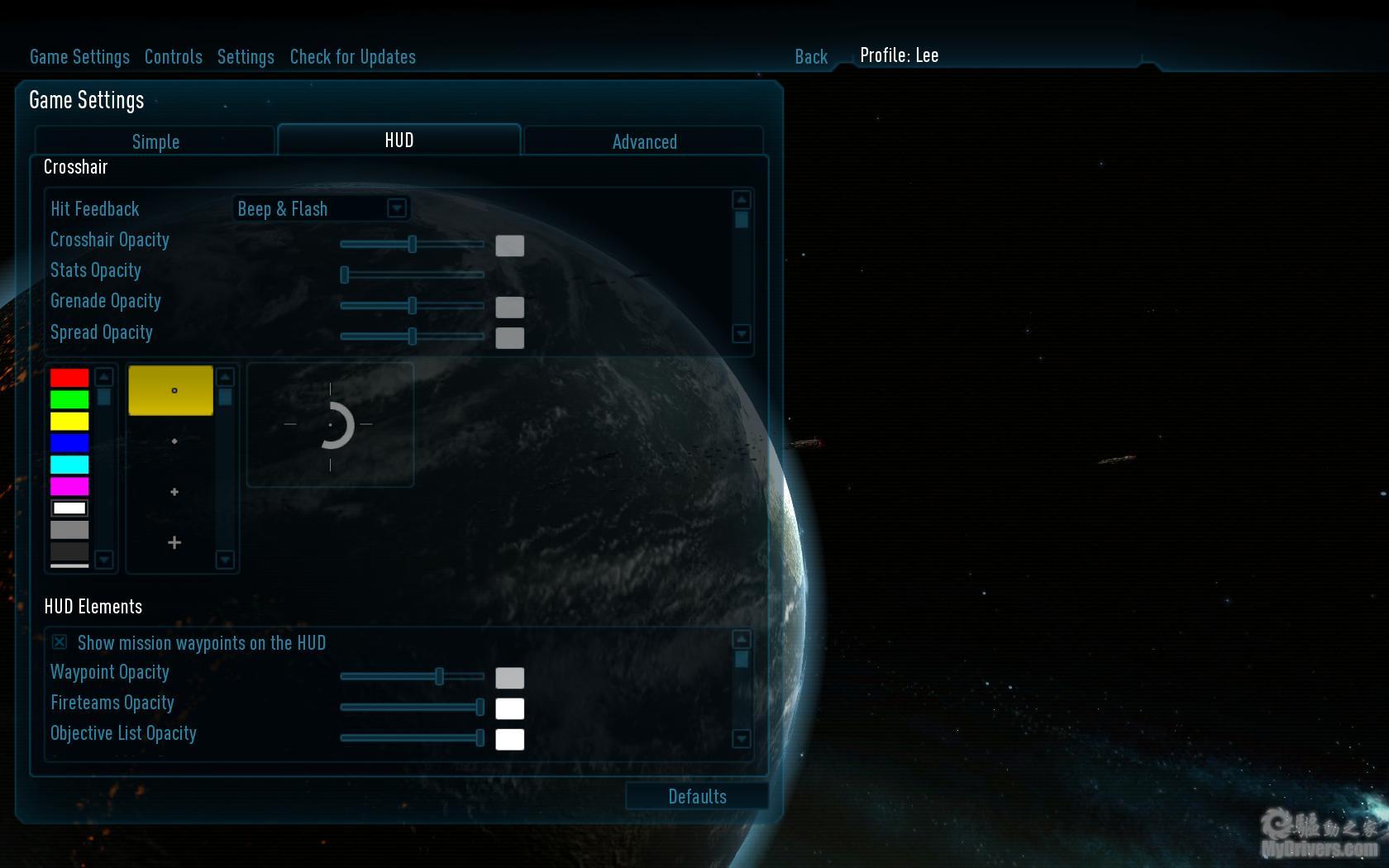This screenshot has width=1389, height=868.
Task: Adjust the Objective List Opacity slider
Action: (480, 737)
